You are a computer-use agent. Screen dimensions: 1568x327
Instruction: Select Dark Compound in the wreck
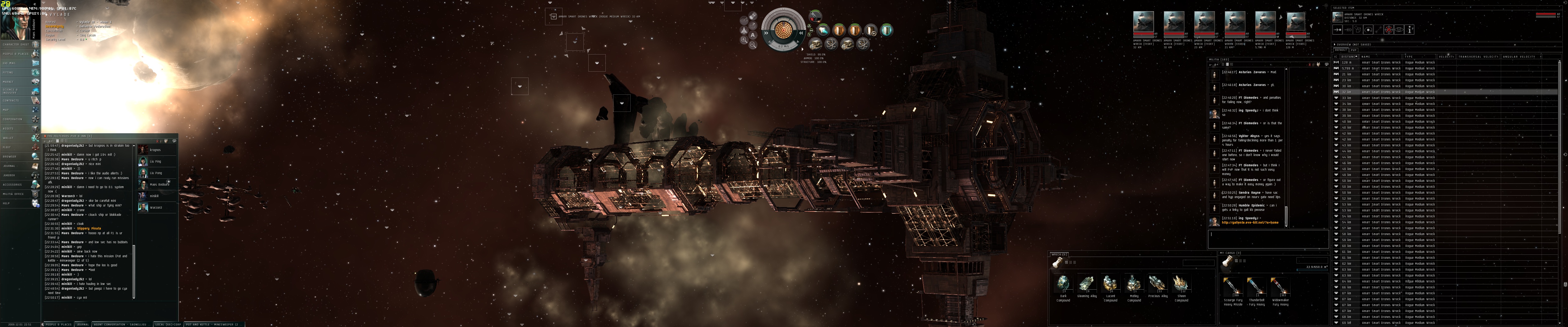[x=1063, y=284]
